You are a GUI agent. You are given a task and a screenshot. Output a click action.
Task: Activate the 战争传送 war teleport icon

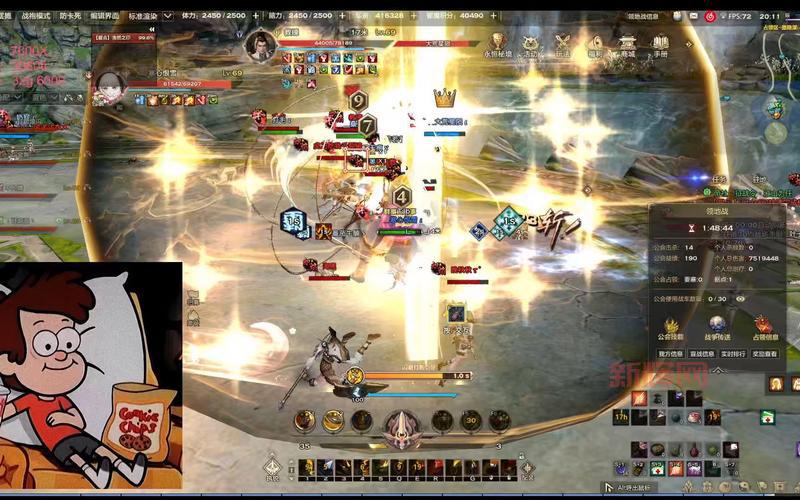(x=718, y=326)
